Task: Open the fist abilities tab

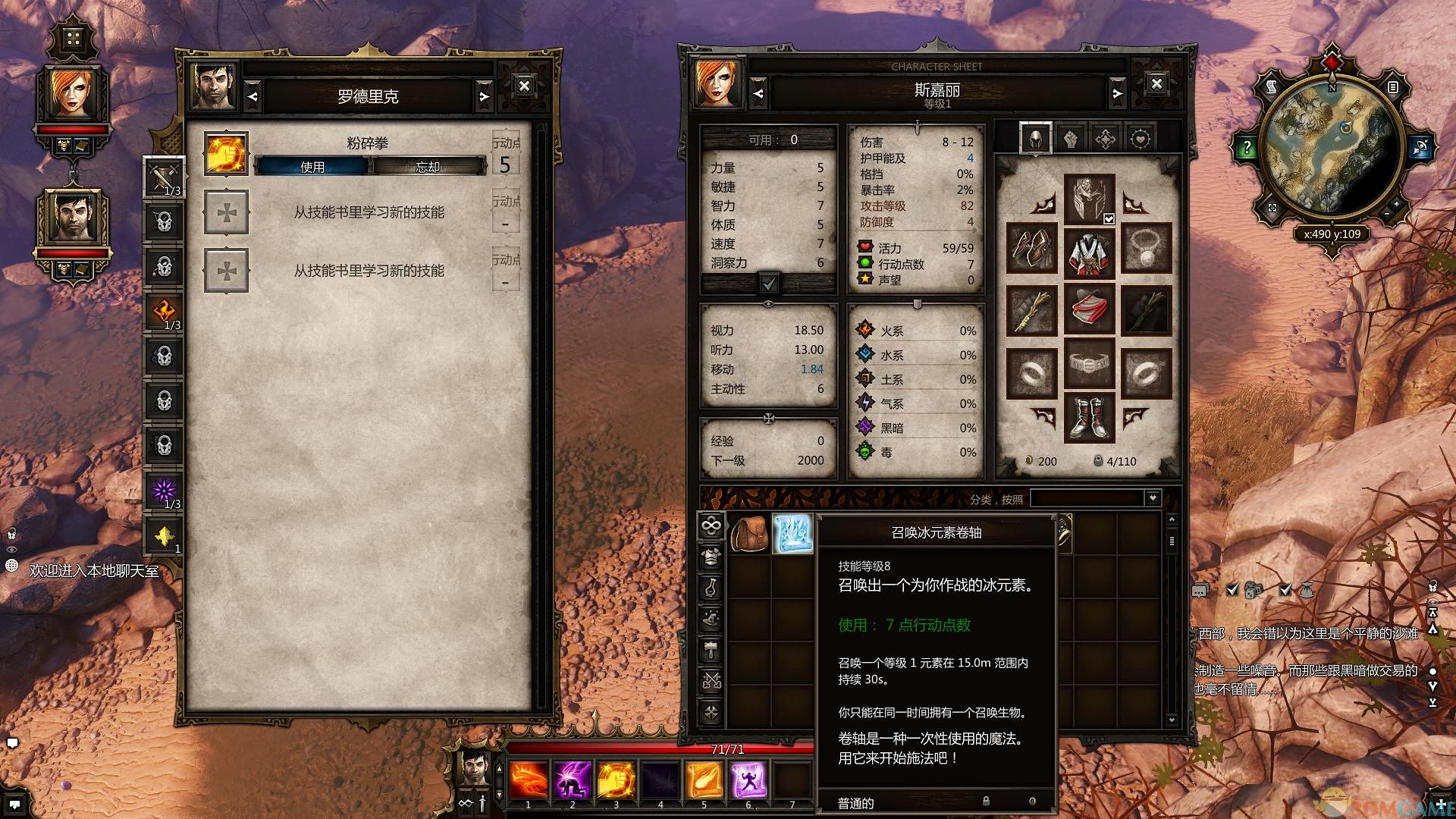Action: click(1070, 139)
